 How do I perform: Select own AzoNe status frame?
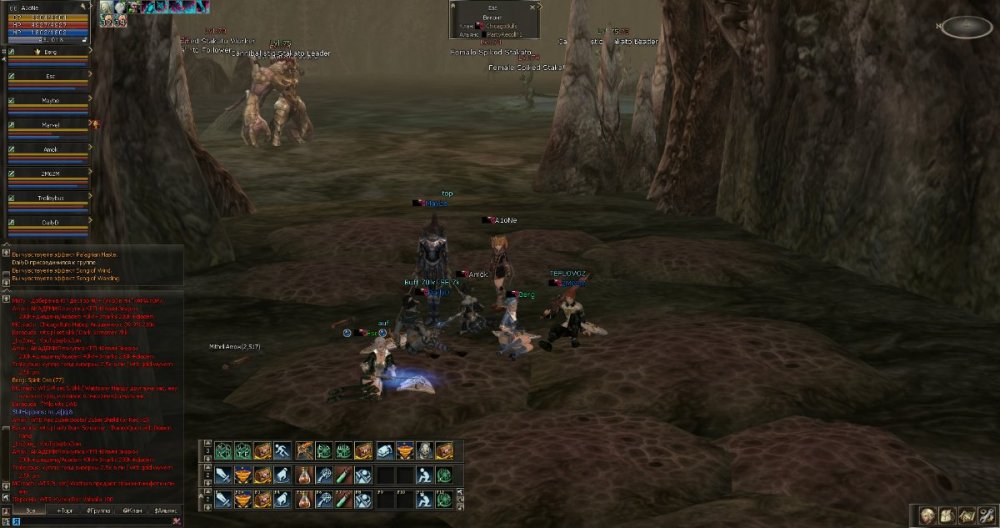[47, 22]
